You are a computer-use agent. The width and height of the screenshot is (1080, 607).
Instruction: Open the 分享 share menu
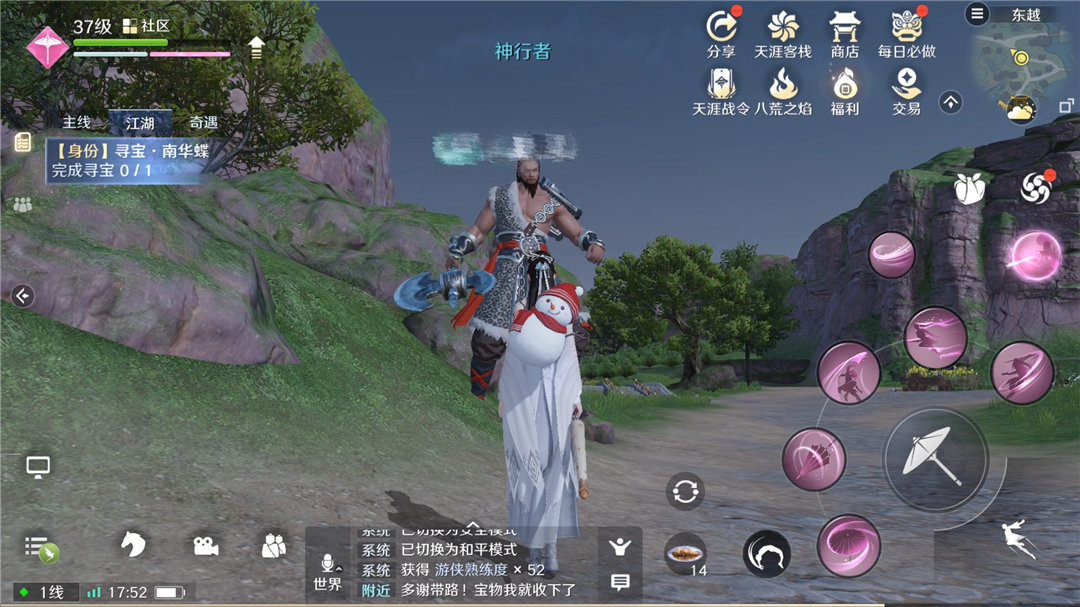pyautogui.click(x=720, y=33)
